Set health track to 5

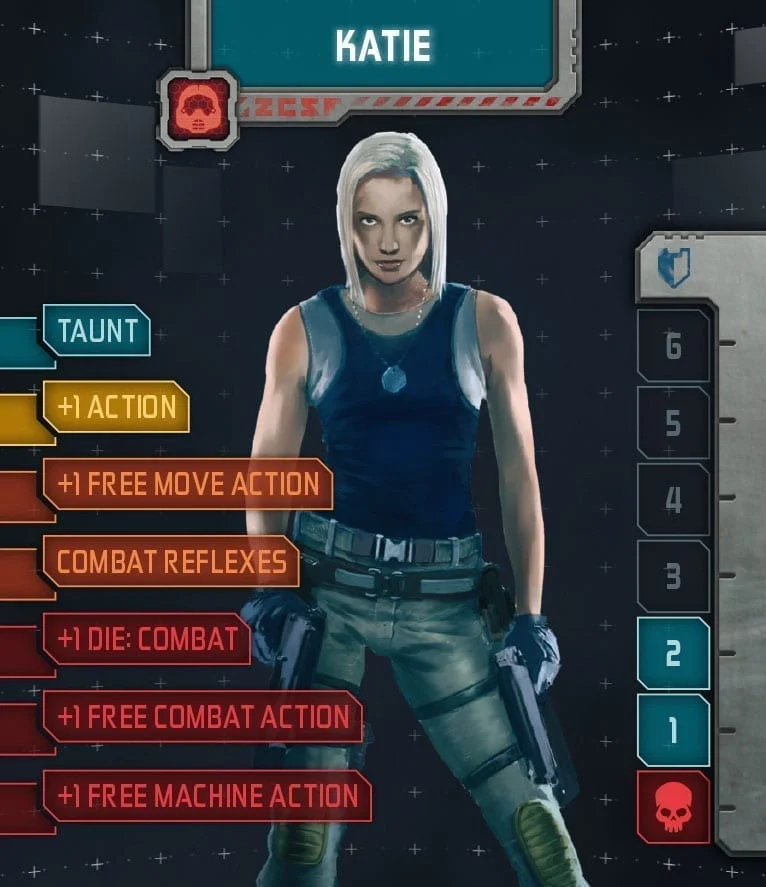click(673, 423)
